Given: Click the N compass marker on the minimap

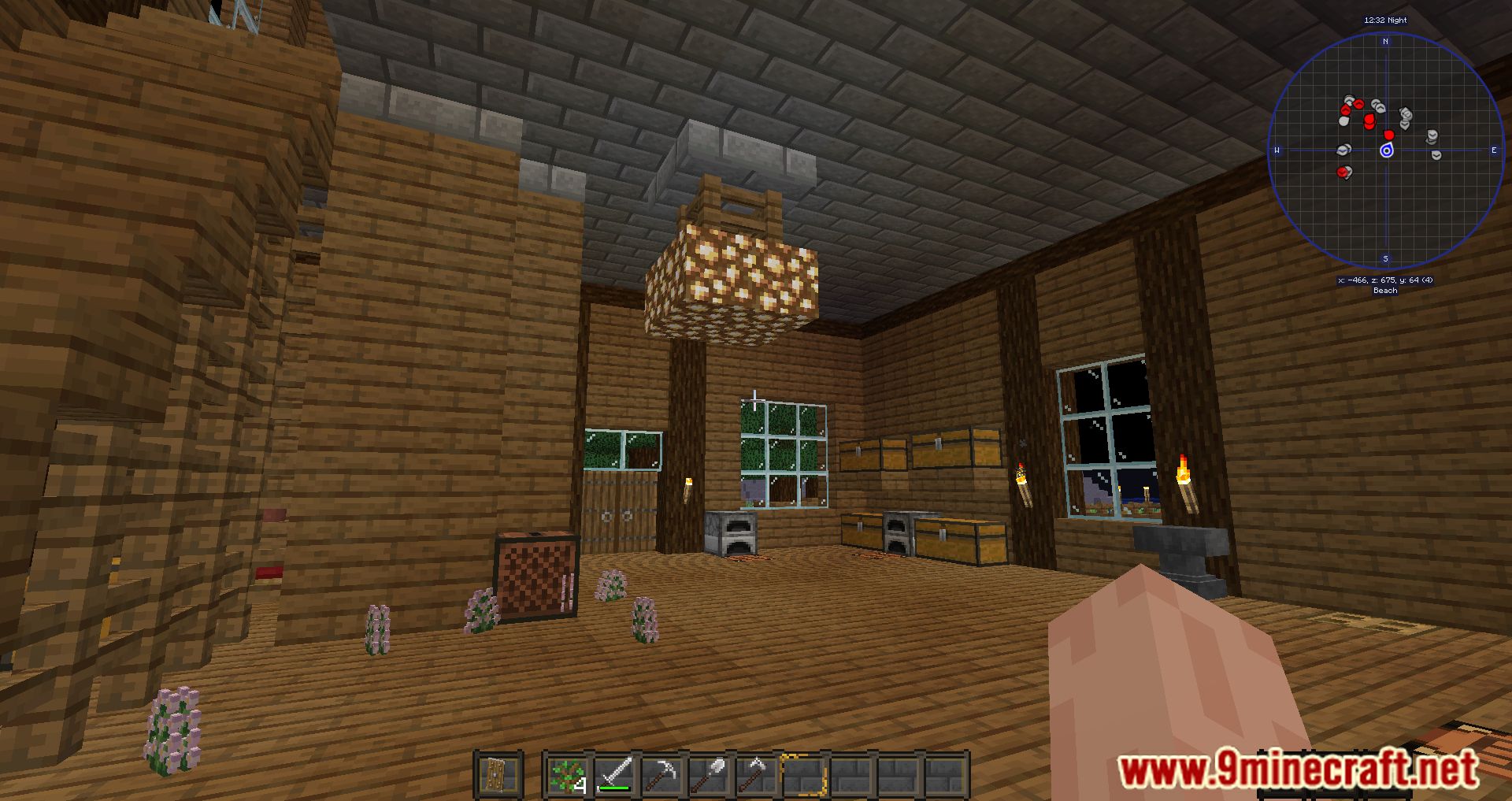Looking at the screenshot, I should tap(1385, 41).
